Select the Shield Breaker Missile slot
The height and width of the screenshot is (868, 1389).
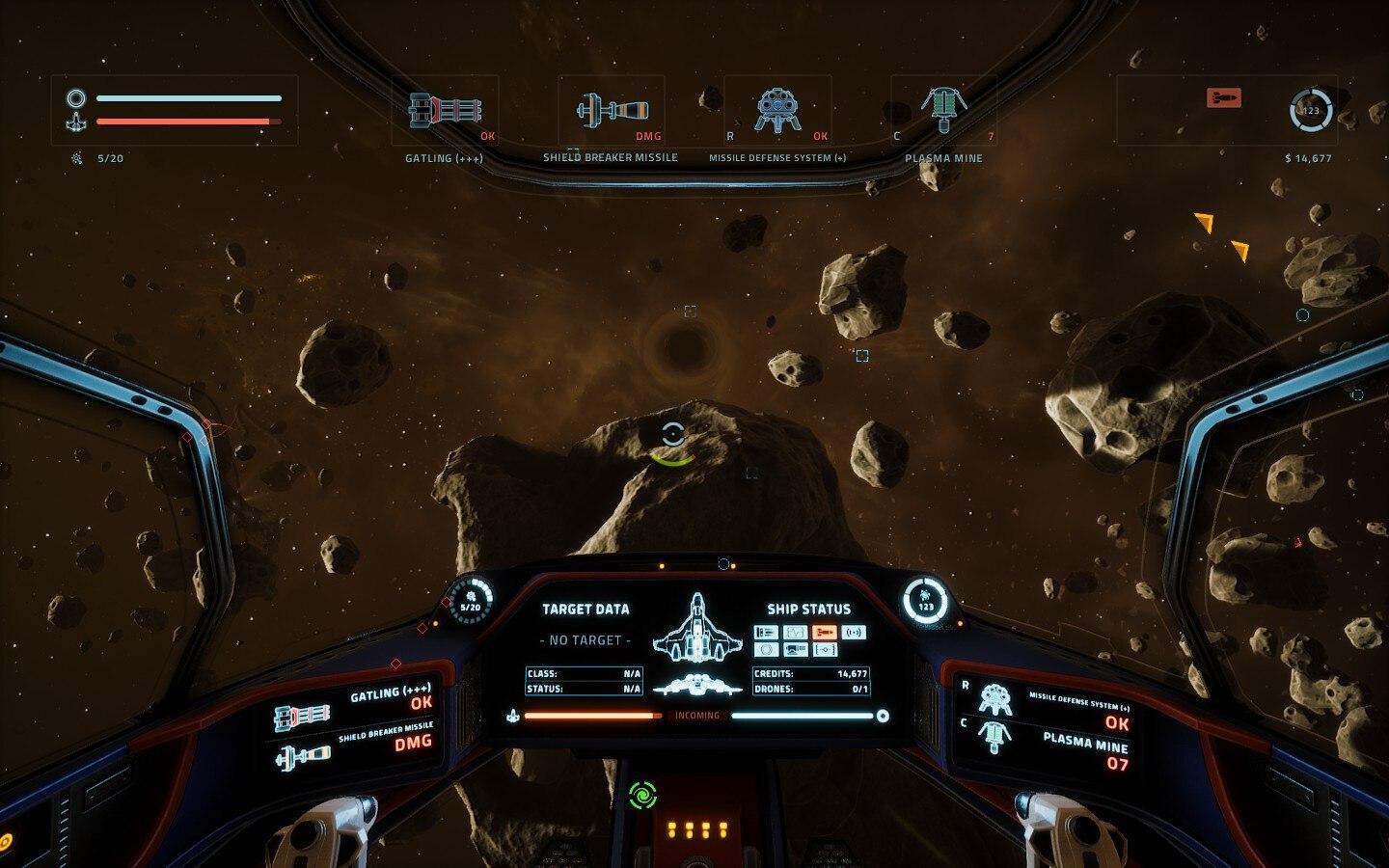[611, 112]
